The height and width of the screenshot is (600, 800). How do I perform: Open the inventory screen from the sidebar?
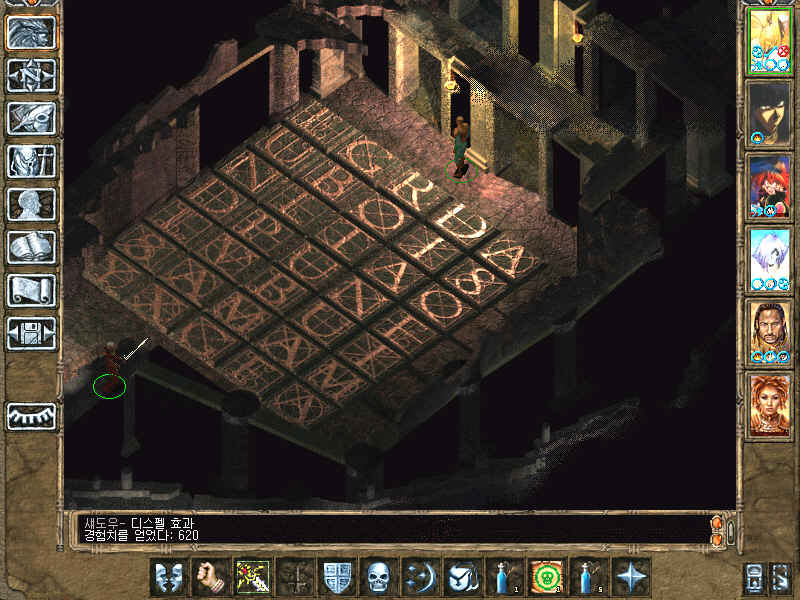pos(31,161)
